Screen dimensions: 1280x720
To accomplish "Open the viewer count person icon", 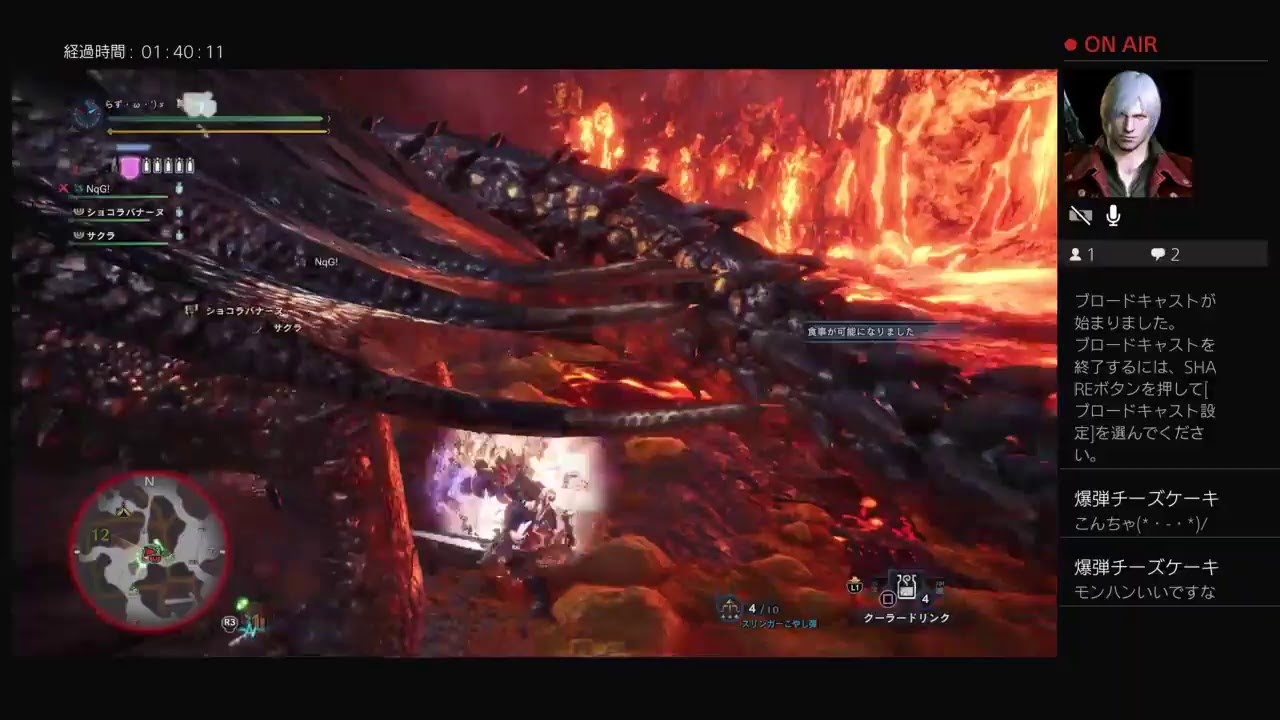I will [x=1075, y=254].
